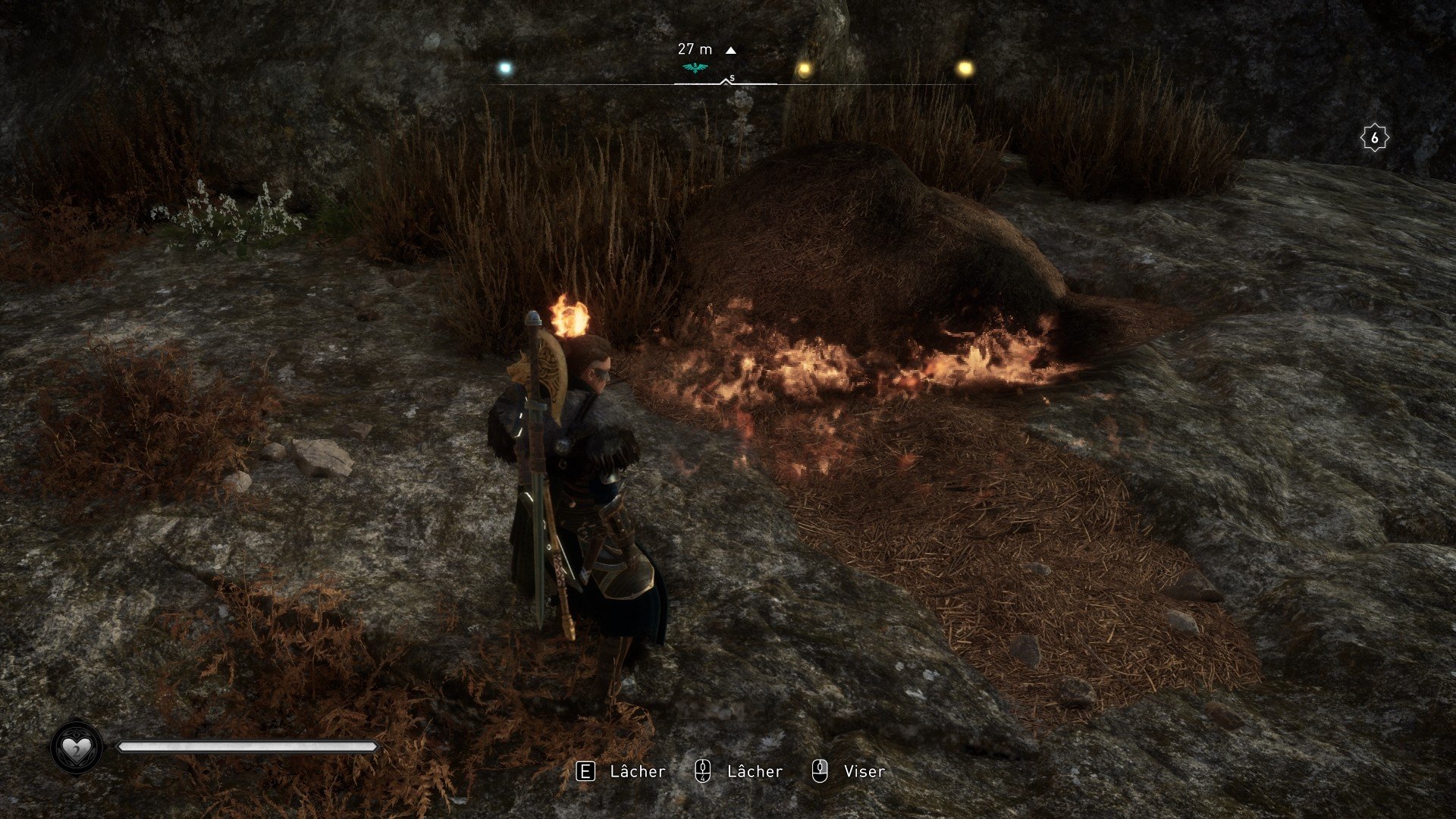Click the hexagon badge showing 6
The height and width of the screenshot is (819, 1456).
tap(1374, 138)
